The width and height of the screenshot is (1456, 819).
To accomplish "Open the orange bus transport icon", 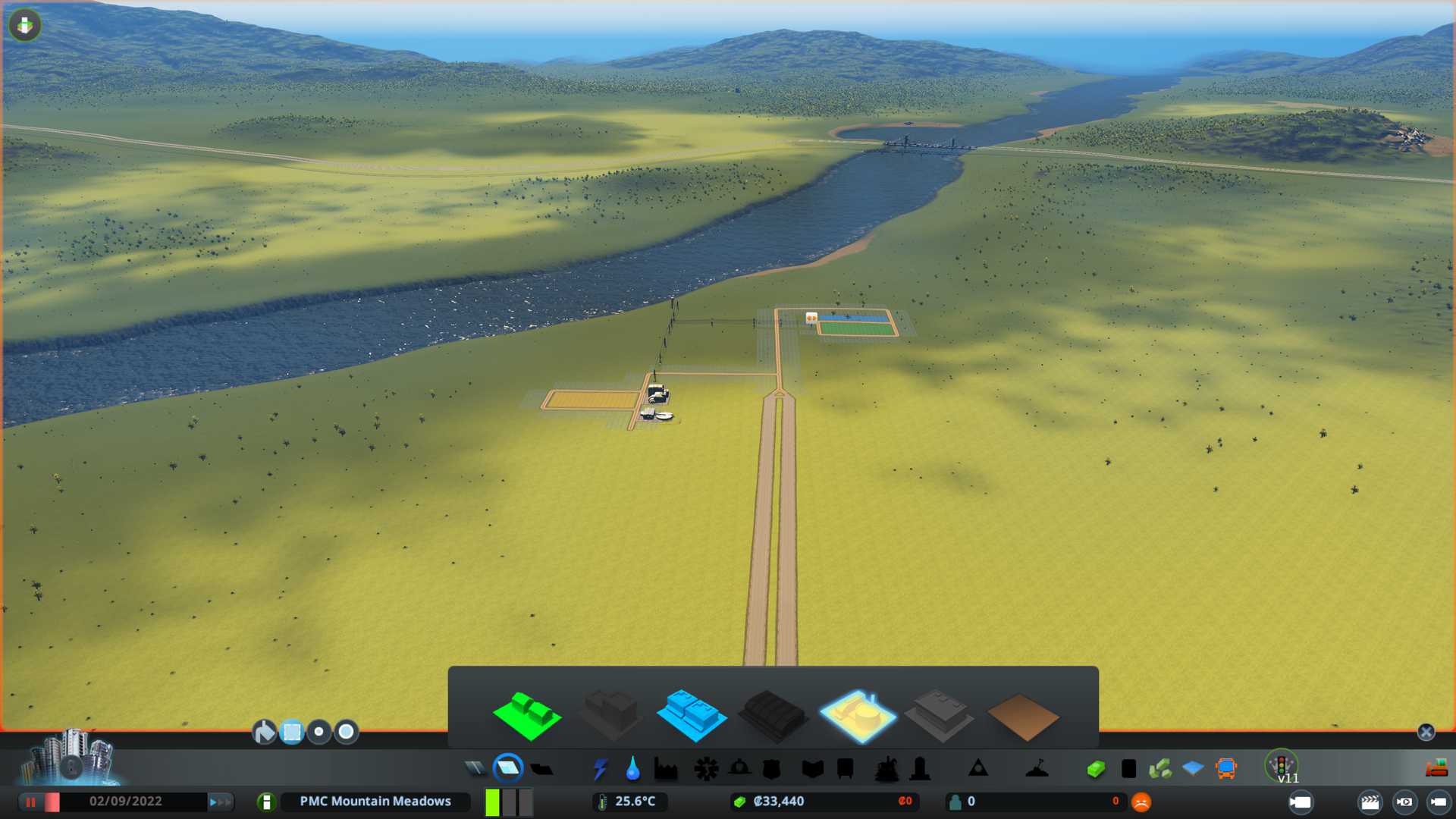I will [x=1225, y=769].
